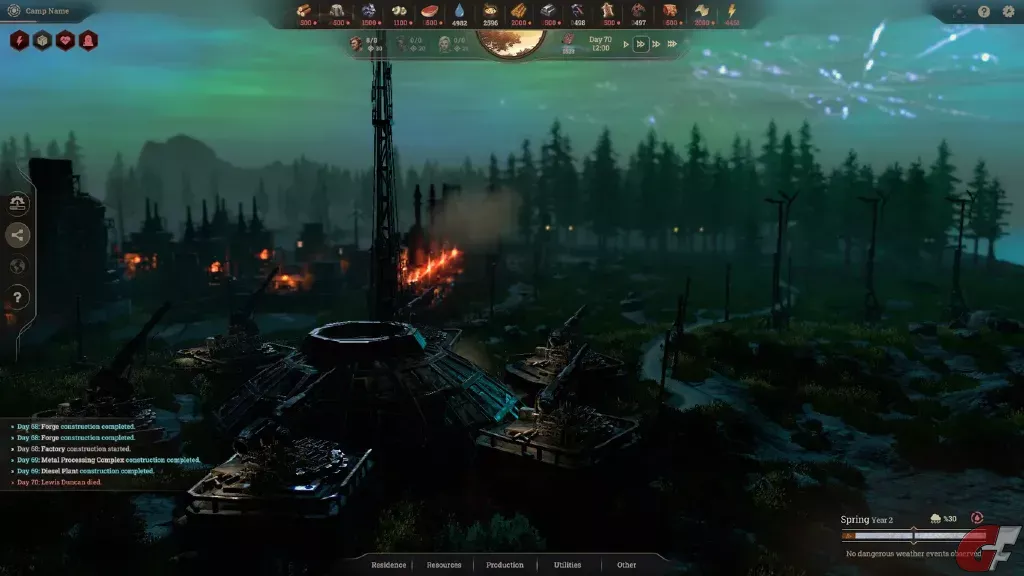Set the fastest game speed
The image size is (1024, 576).
tap(672, 44)
